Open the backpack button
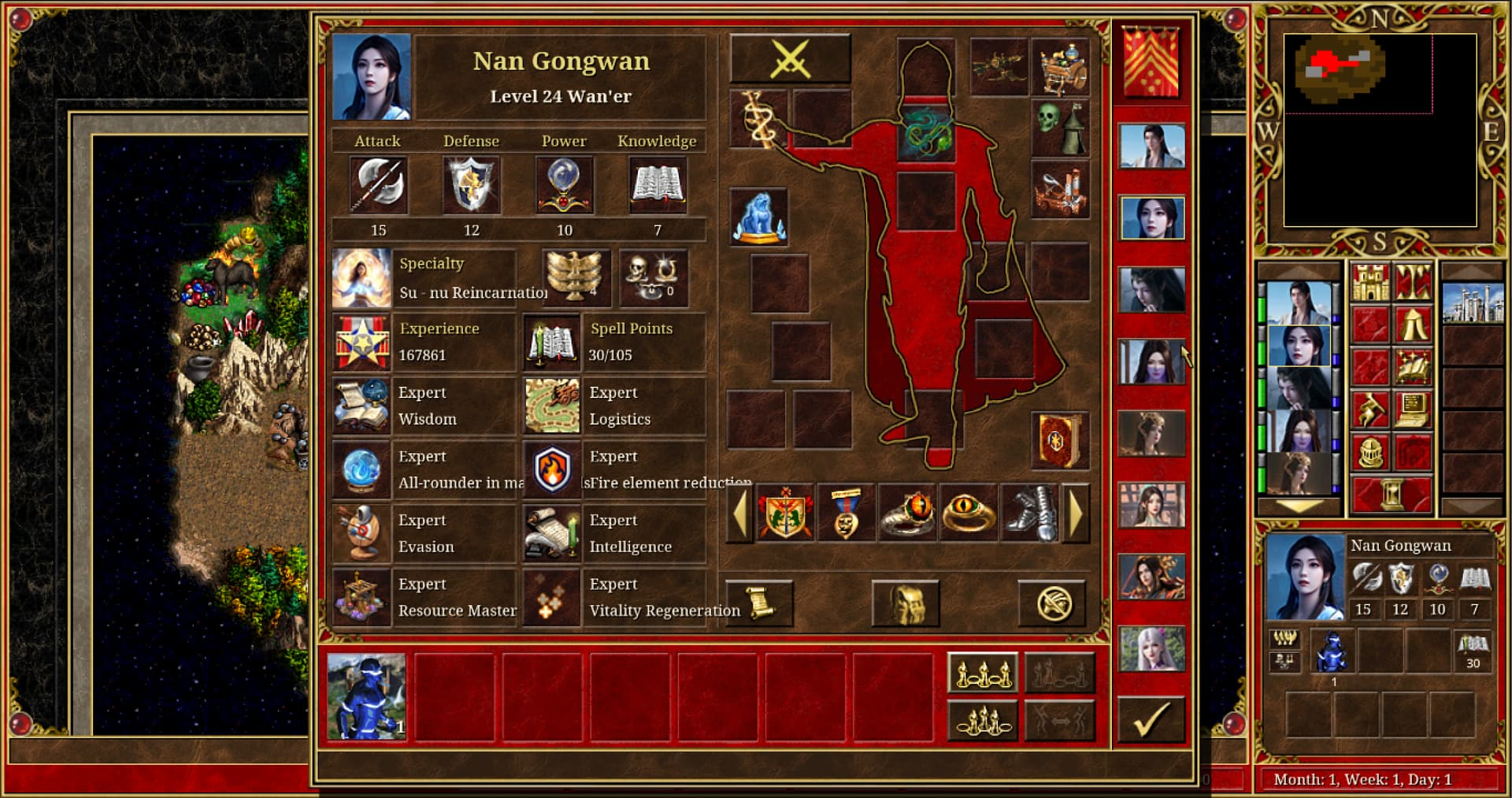Image resolution: width=1512 pixels, height=798 pixels. point(906,603)
